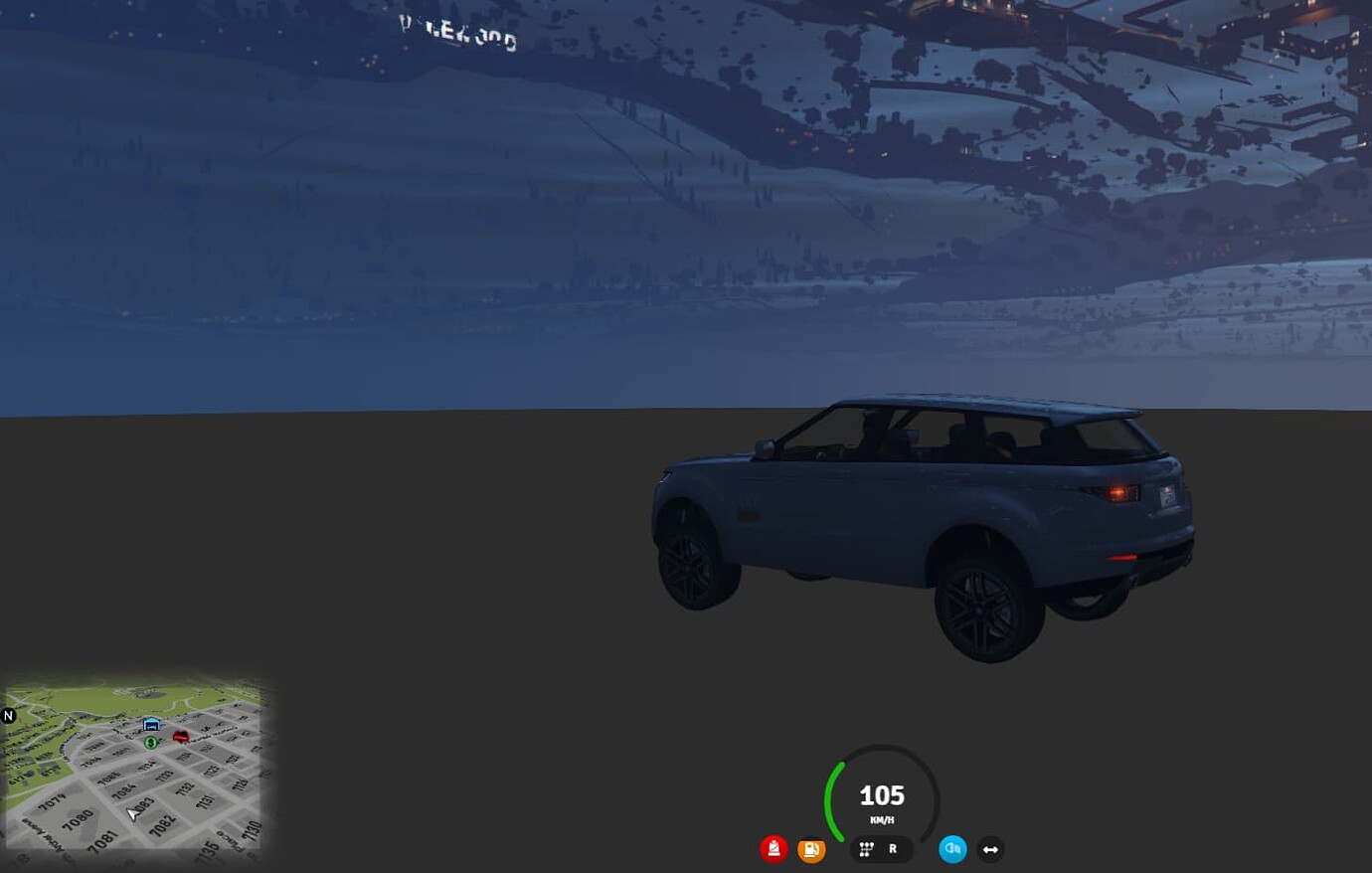Viewport: 1372px width, 873px height.
Task: Select the gear shifter icon
Action: [x=865, y=849]
